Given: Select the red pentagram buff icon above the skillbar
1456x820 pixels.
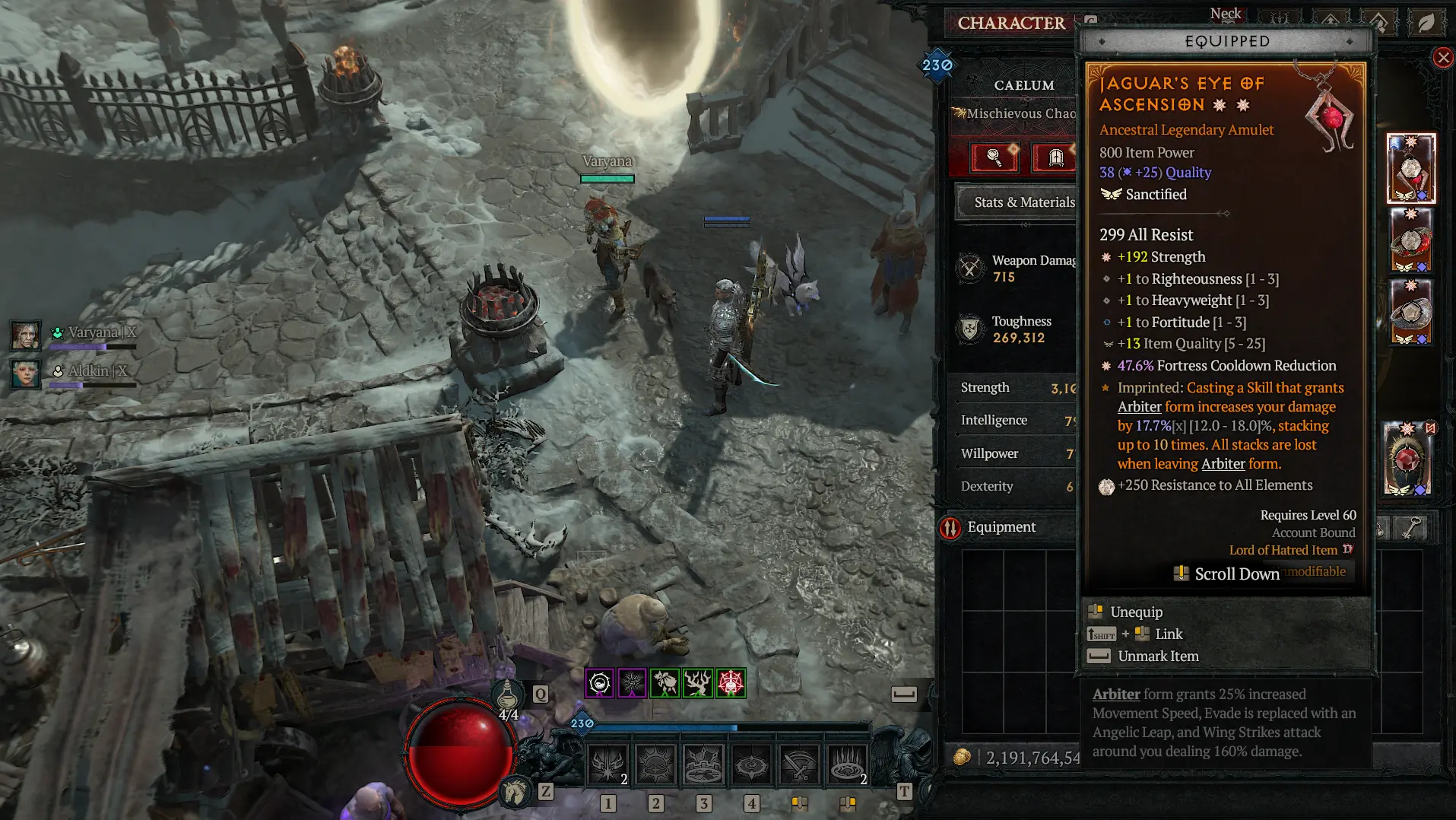Looking at the screenshot, I should (x=730, y=684).
